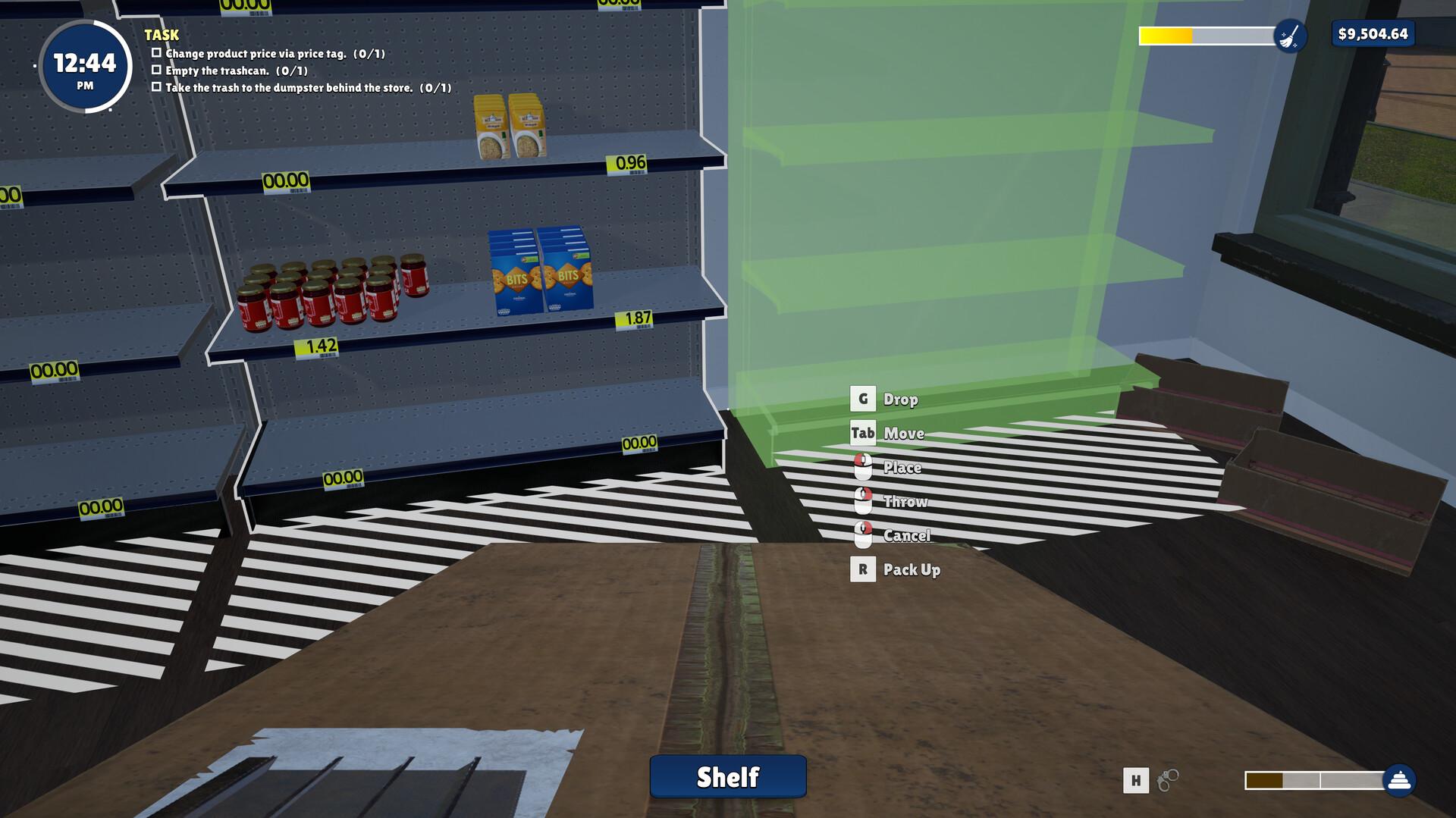Image resolution: width=1456 pixels, height=818 pixels.
Task: Click the middle mouse icon beside Cancel
Action: click(862, 536)
